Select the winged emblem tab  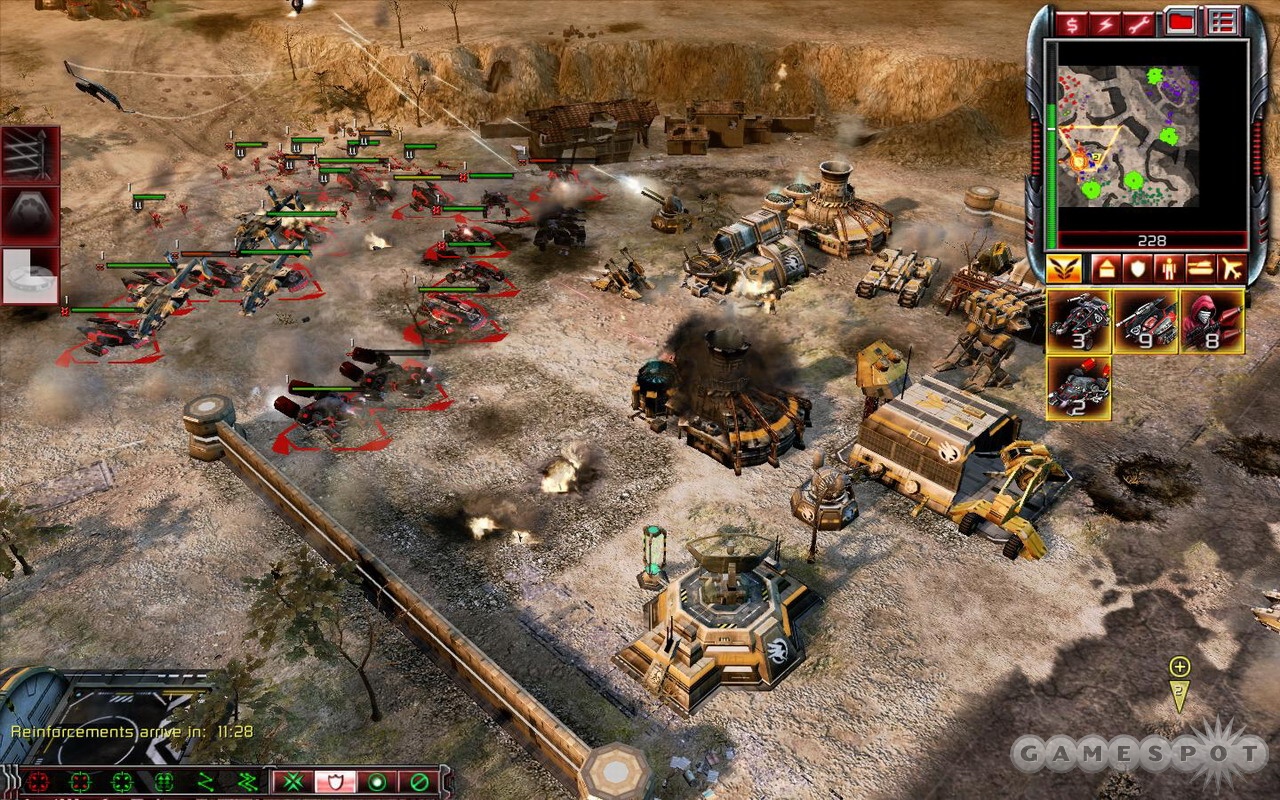tap(1063, 268)
